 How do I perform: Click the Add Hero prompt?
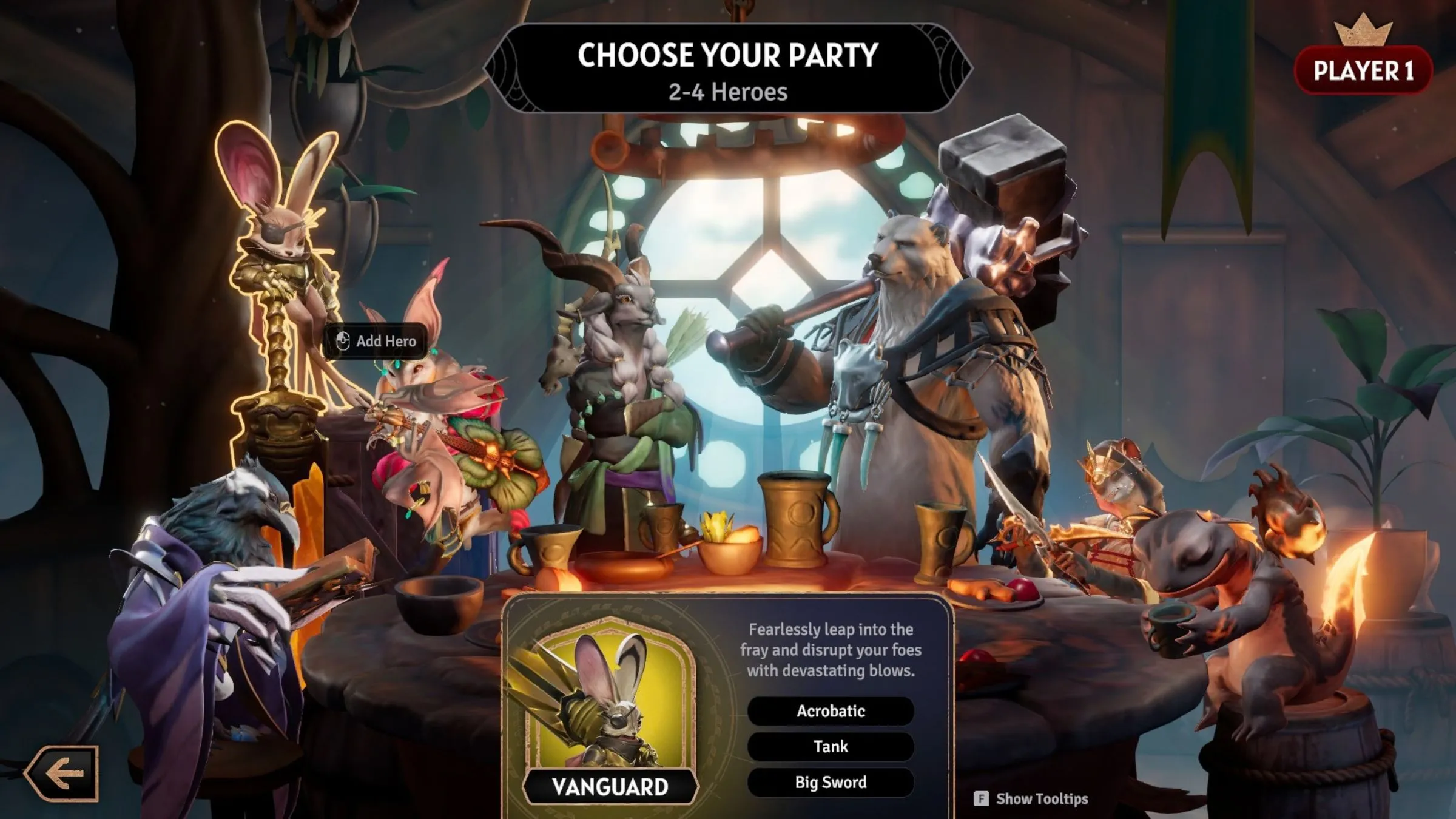point(376,341)
